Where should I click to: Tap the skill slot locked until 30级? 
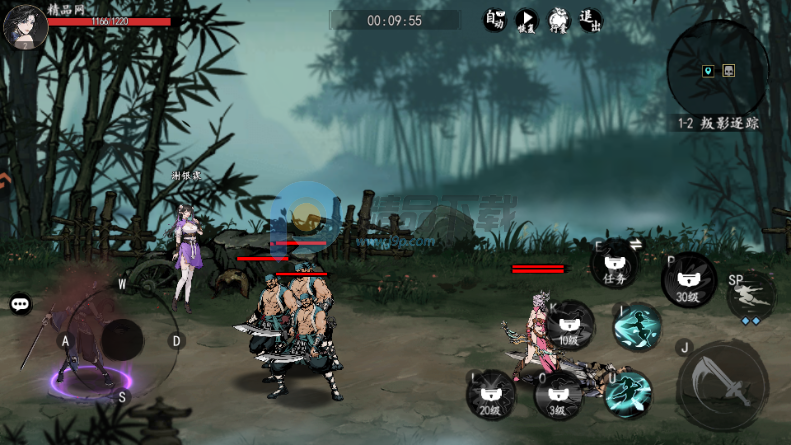(x=688, y=280)
